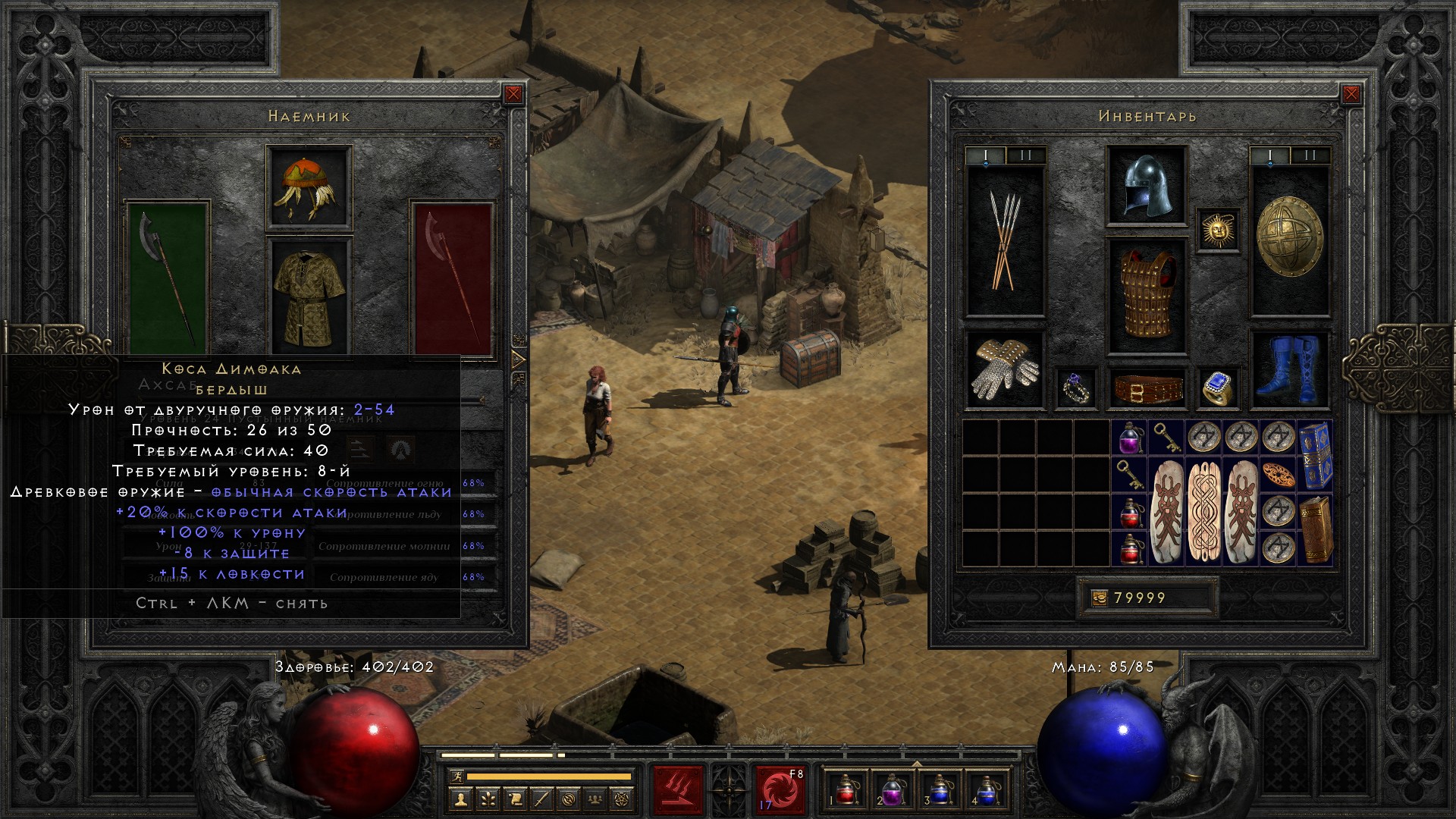Select the leather belt slot
This screenshot has height=819, width=1456.
pos(1147,388)
